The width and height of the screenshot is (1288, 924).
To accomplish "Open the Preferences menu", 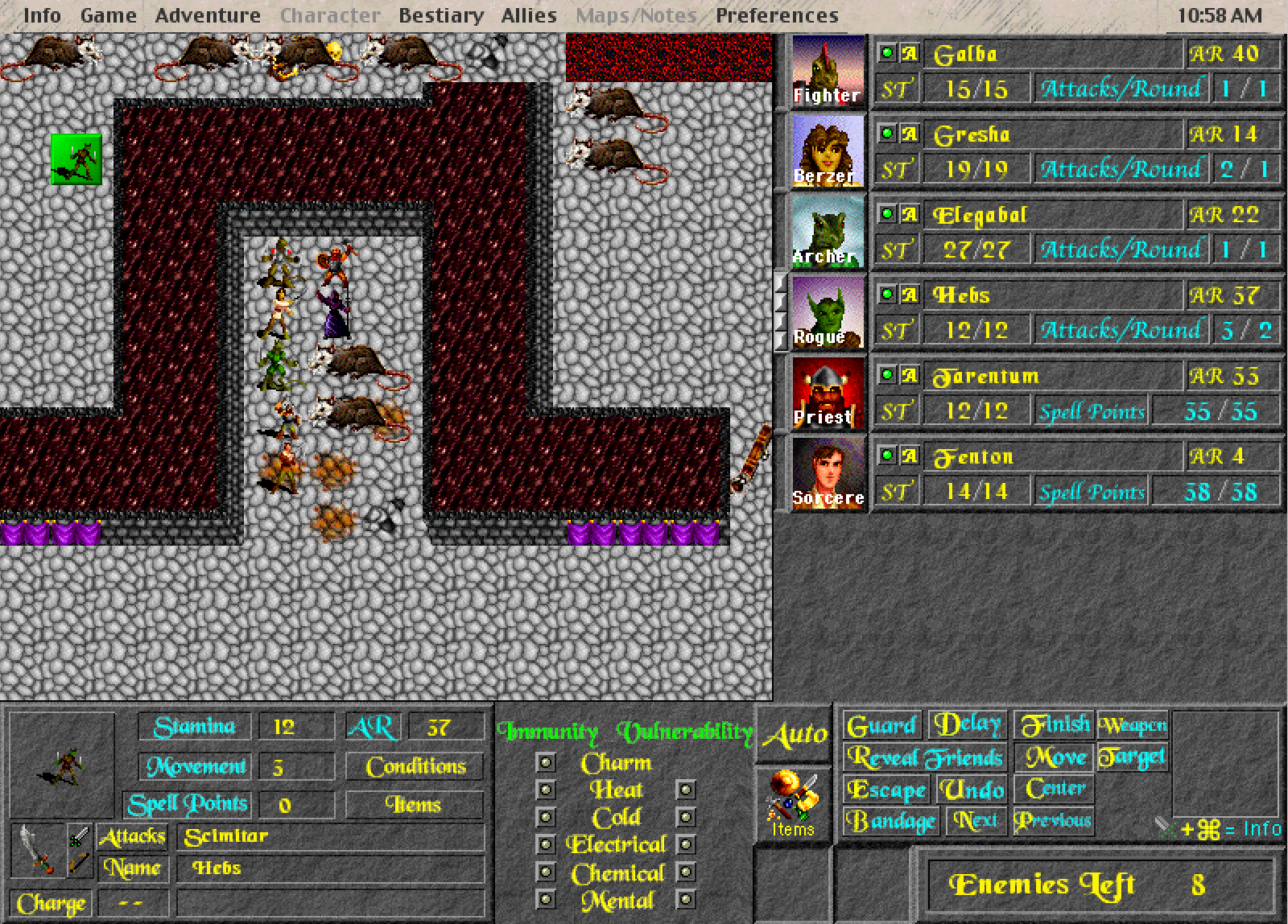I will tap(777, 15).
